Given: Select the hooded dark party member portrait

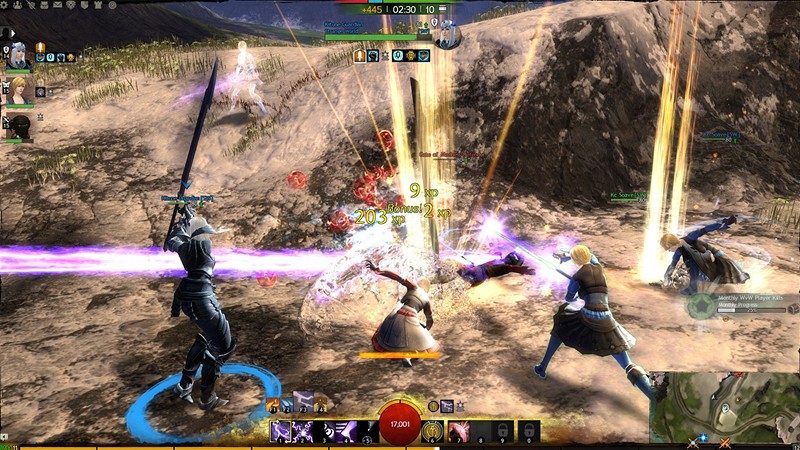Looking at the screenshot, I should click(20, 126).
